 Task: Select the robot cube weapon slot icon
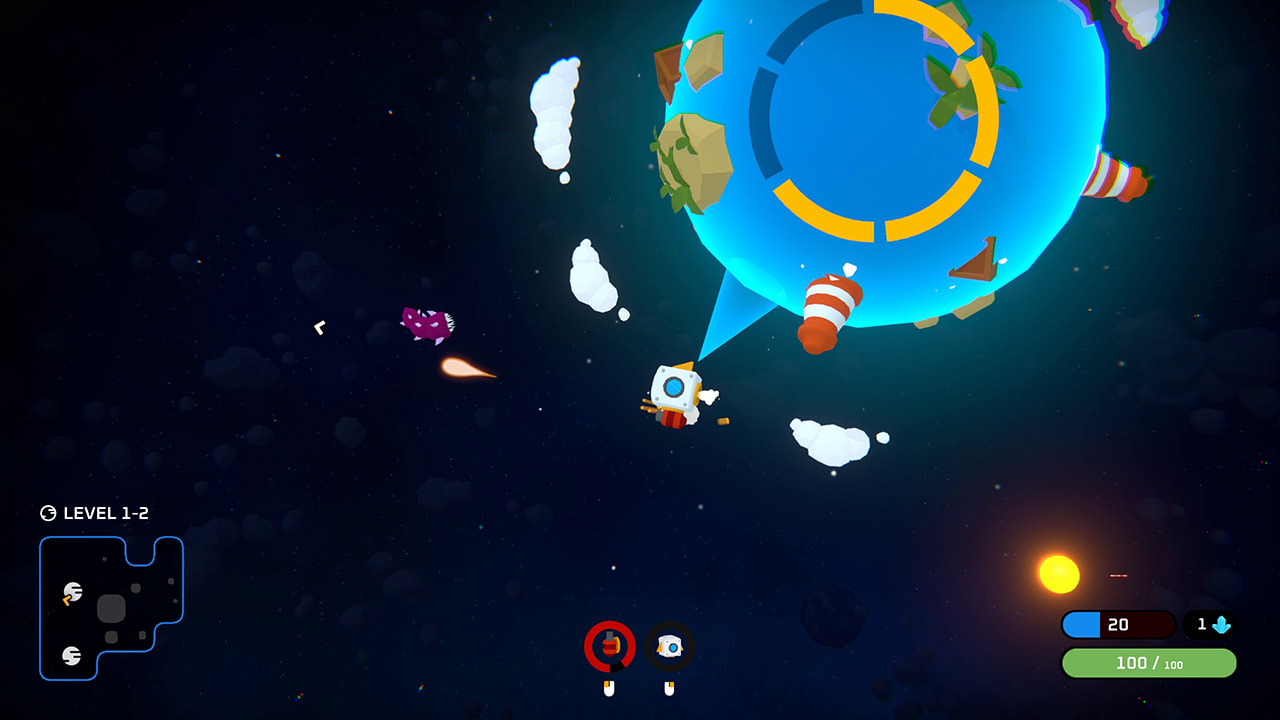point(668,647)
